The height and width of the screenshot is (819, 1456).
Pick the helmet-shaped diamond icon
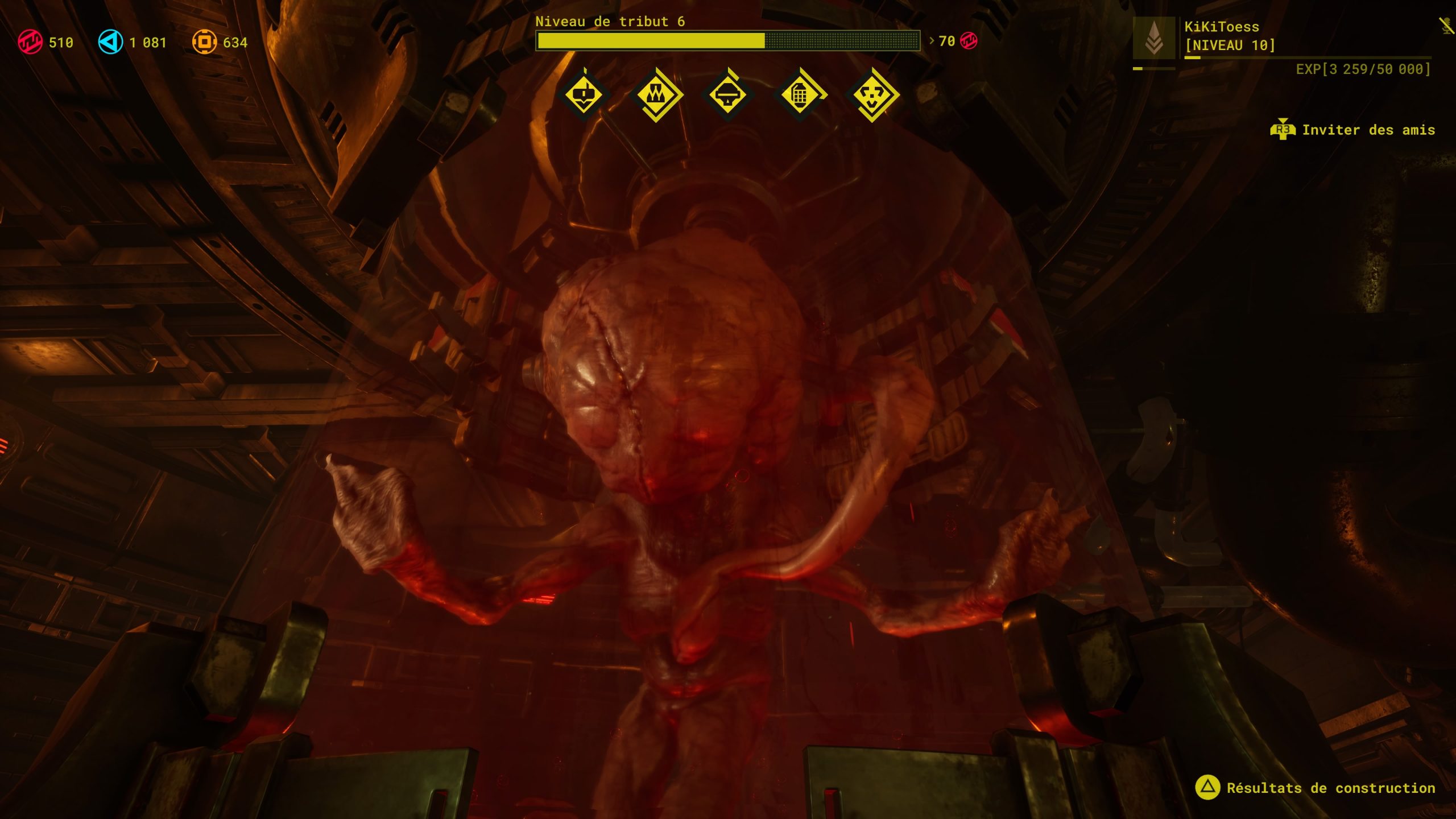(728, 94)
